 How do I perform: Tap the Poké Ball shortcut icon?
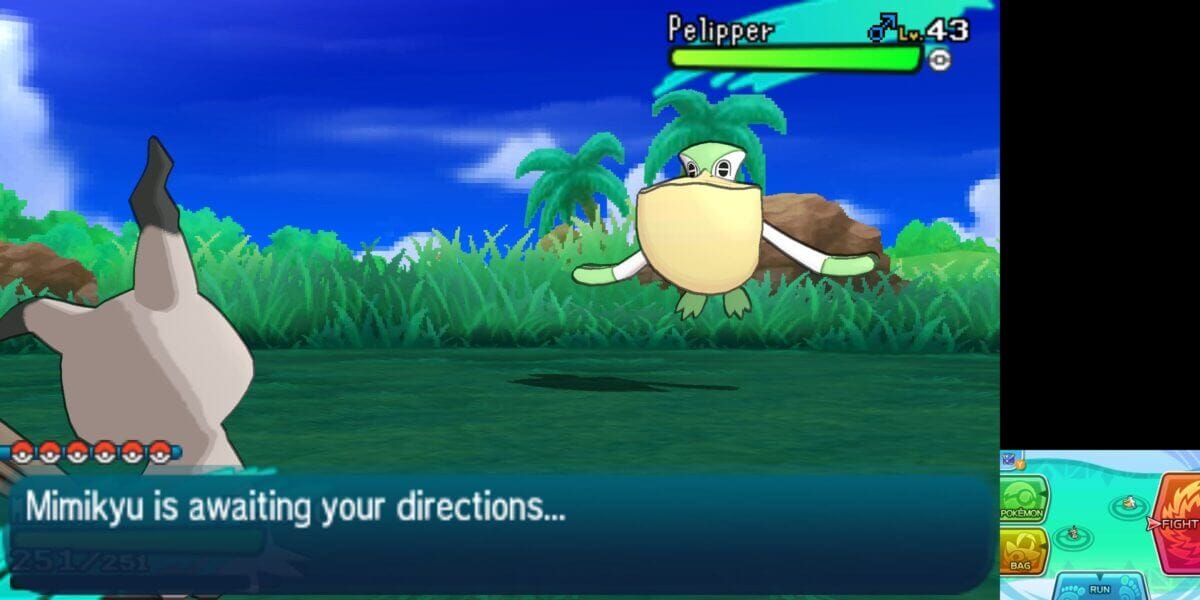point(1010,461)
